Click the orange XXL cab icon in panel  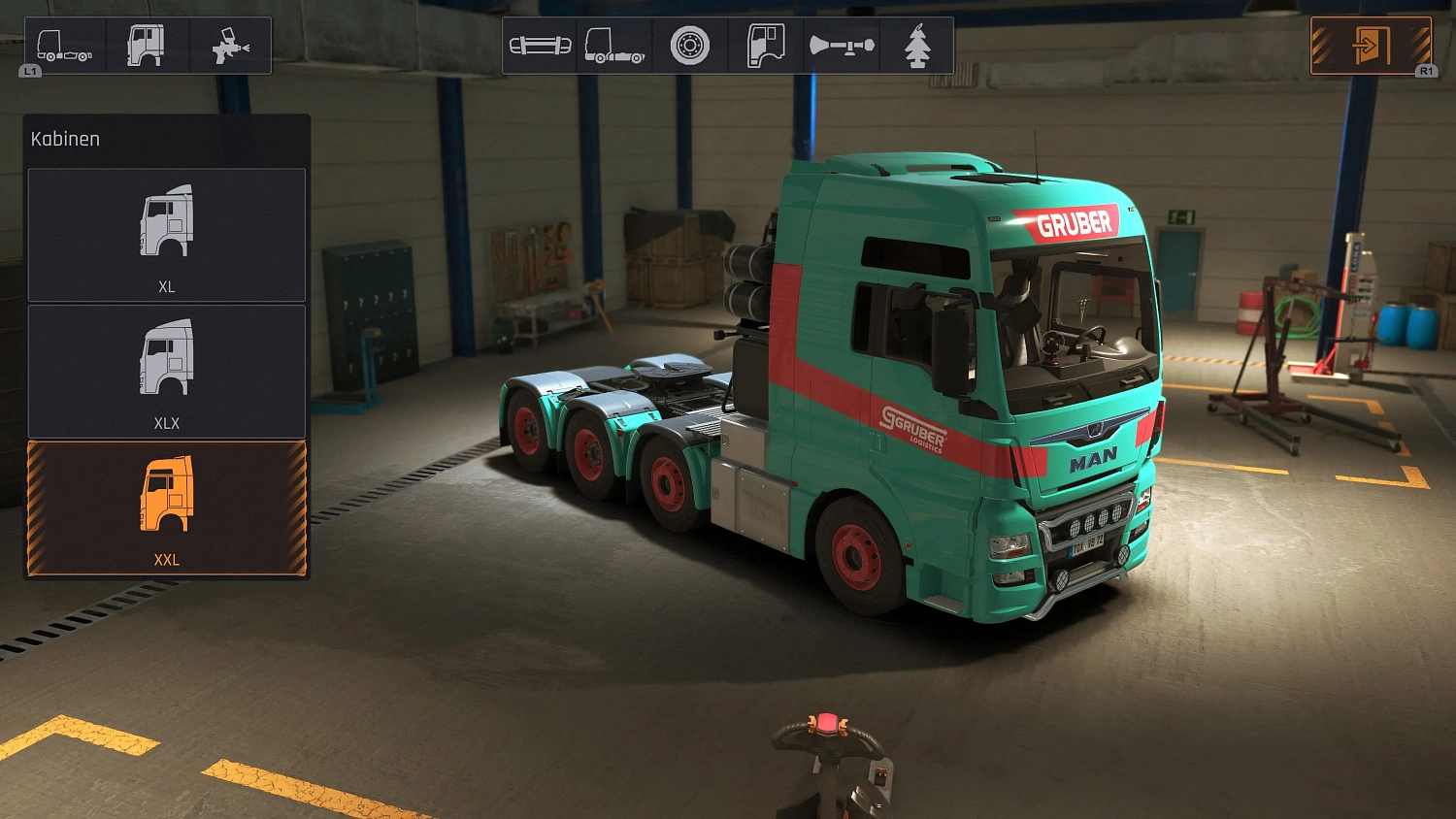(x=166, y=495)
